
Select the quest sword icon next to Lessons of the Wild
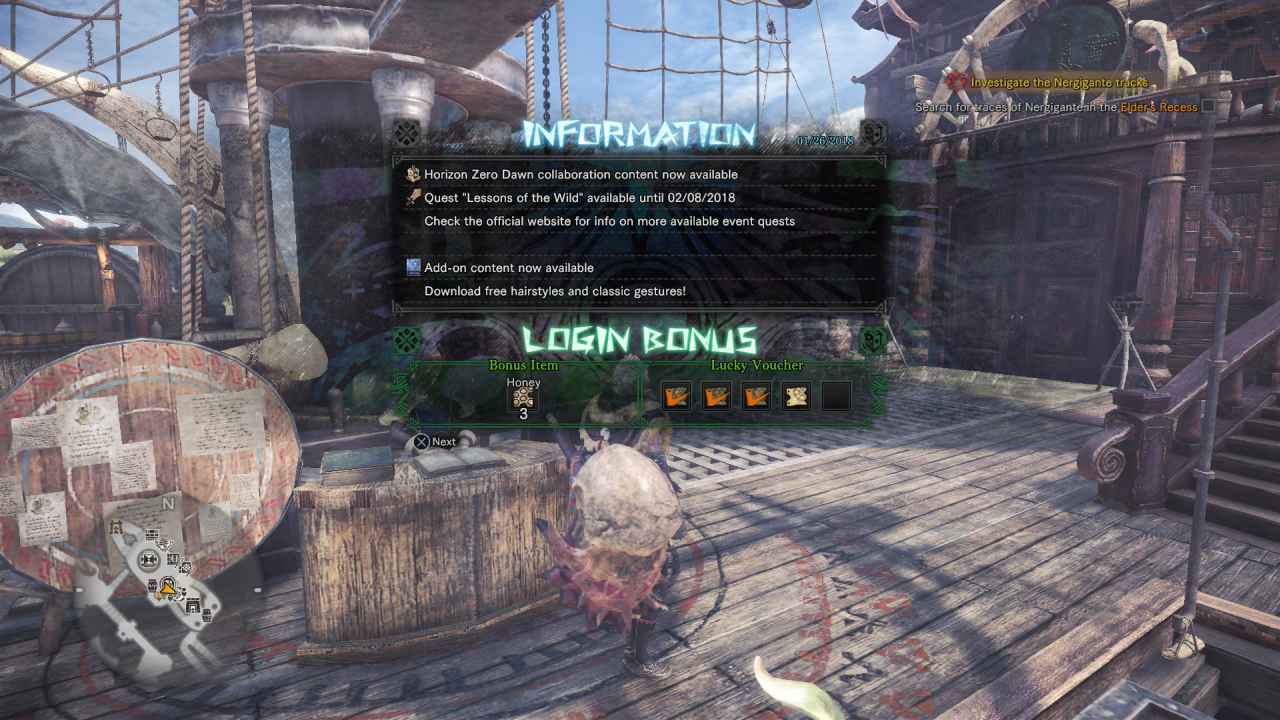coord(413,197)
